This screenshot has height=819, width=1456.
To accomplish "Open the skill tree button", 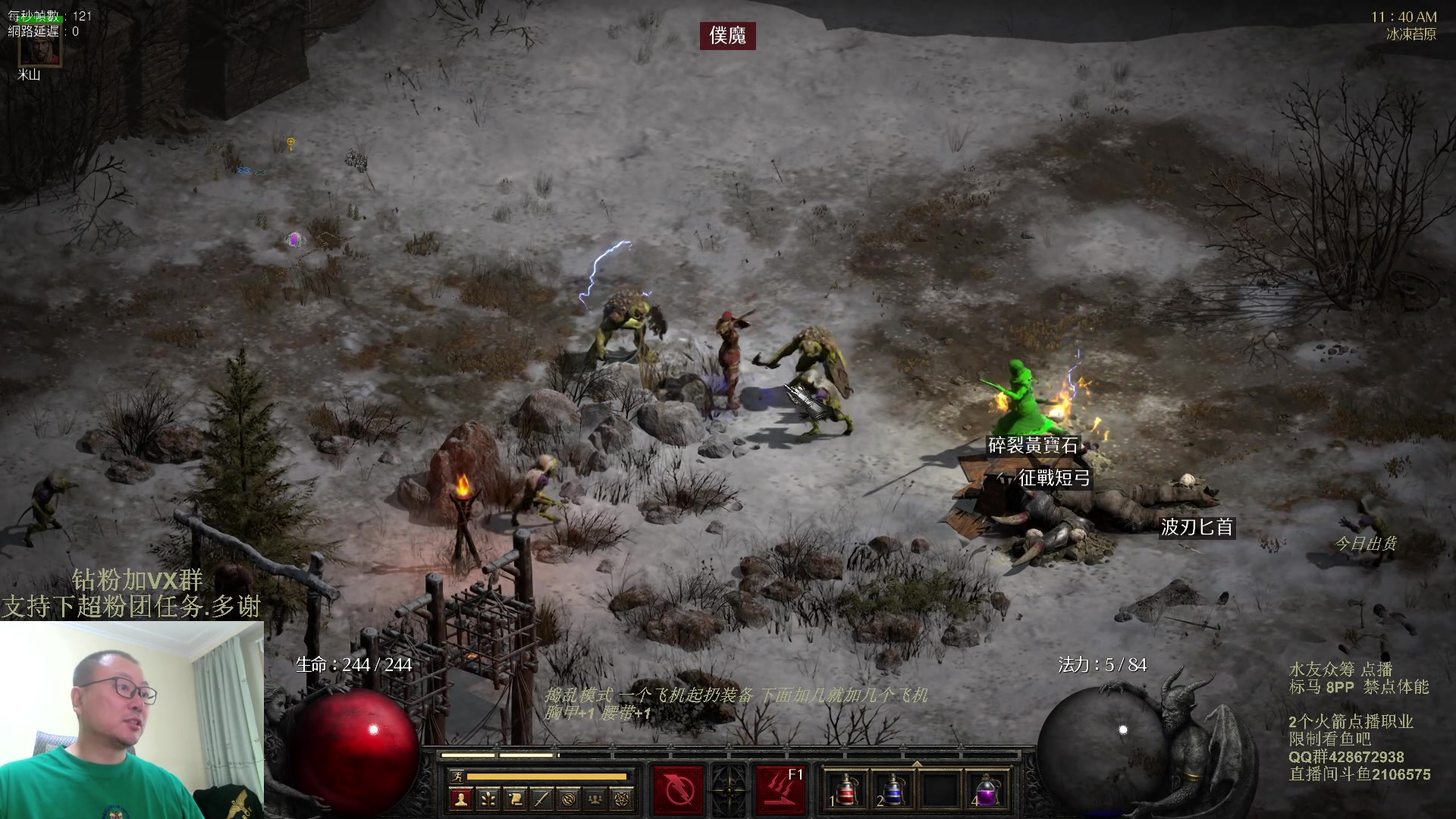I will [x=488, y=799].
